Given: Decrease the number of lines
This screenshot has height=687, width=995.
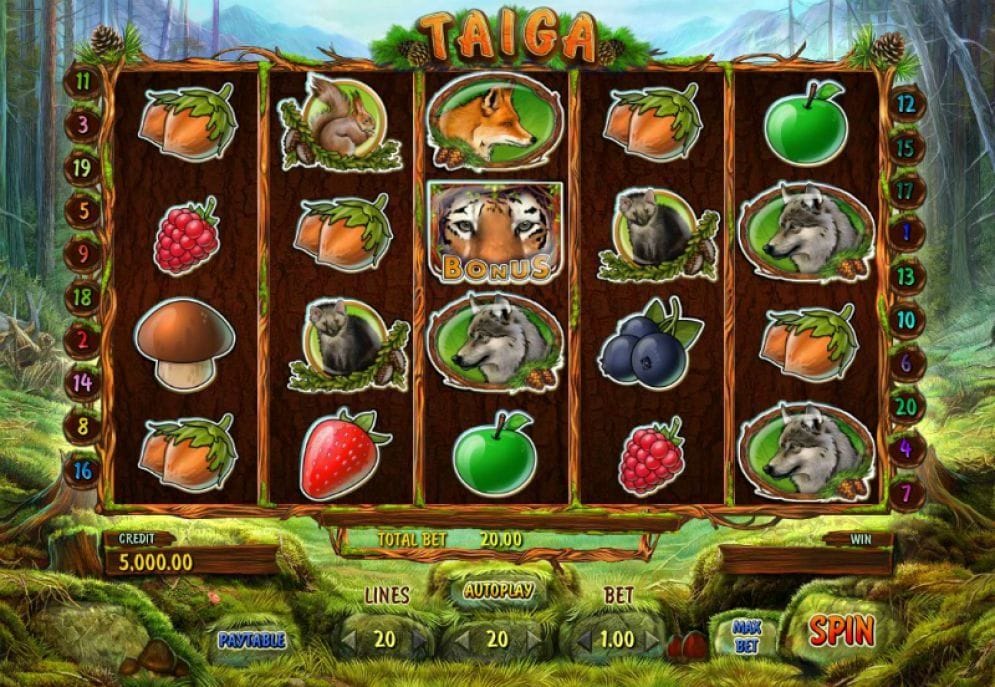Looking at the screenshot, I should pos(350,639).
